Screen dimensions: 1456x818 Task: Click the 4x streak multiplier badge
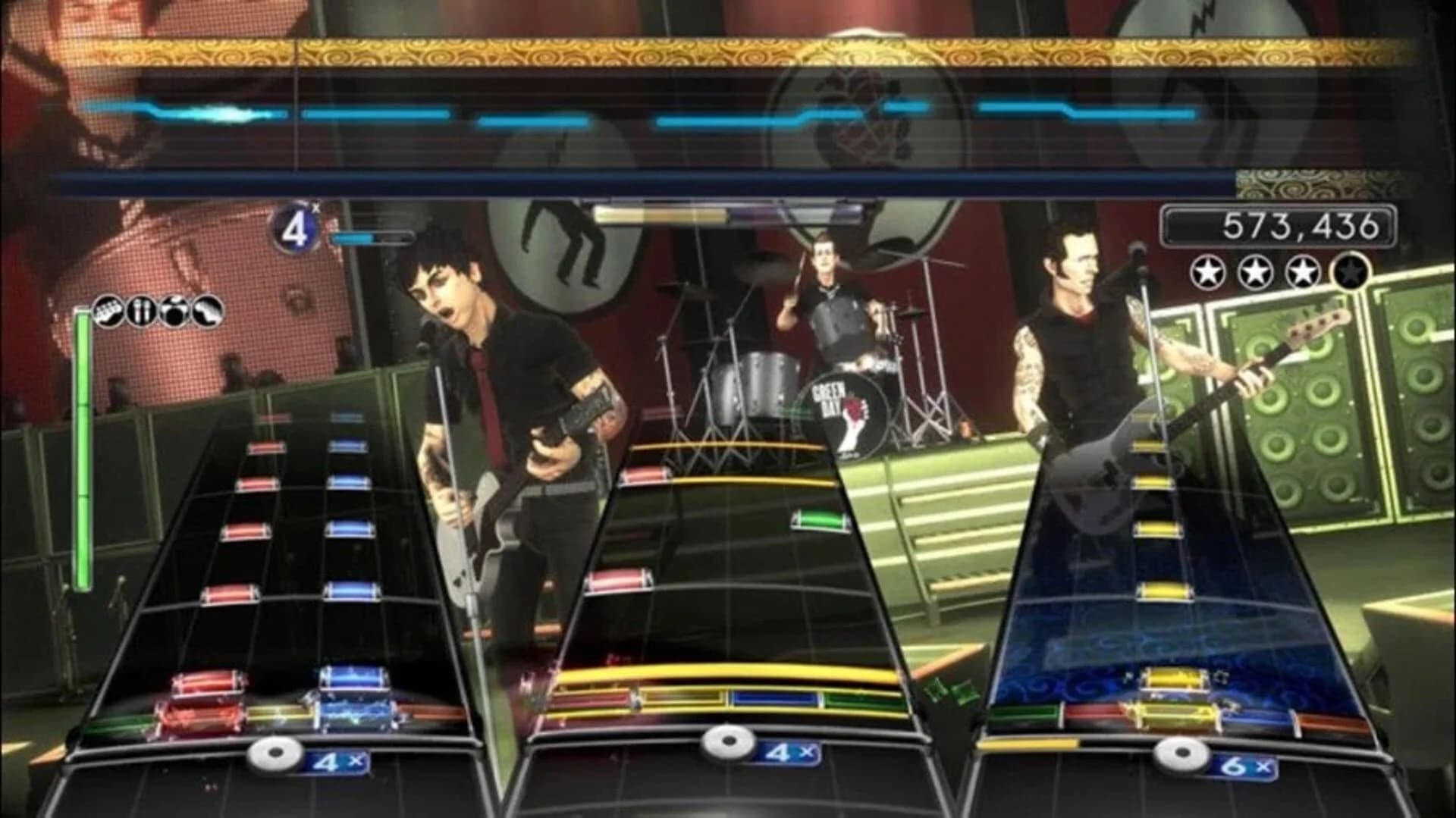click(296, 226)
